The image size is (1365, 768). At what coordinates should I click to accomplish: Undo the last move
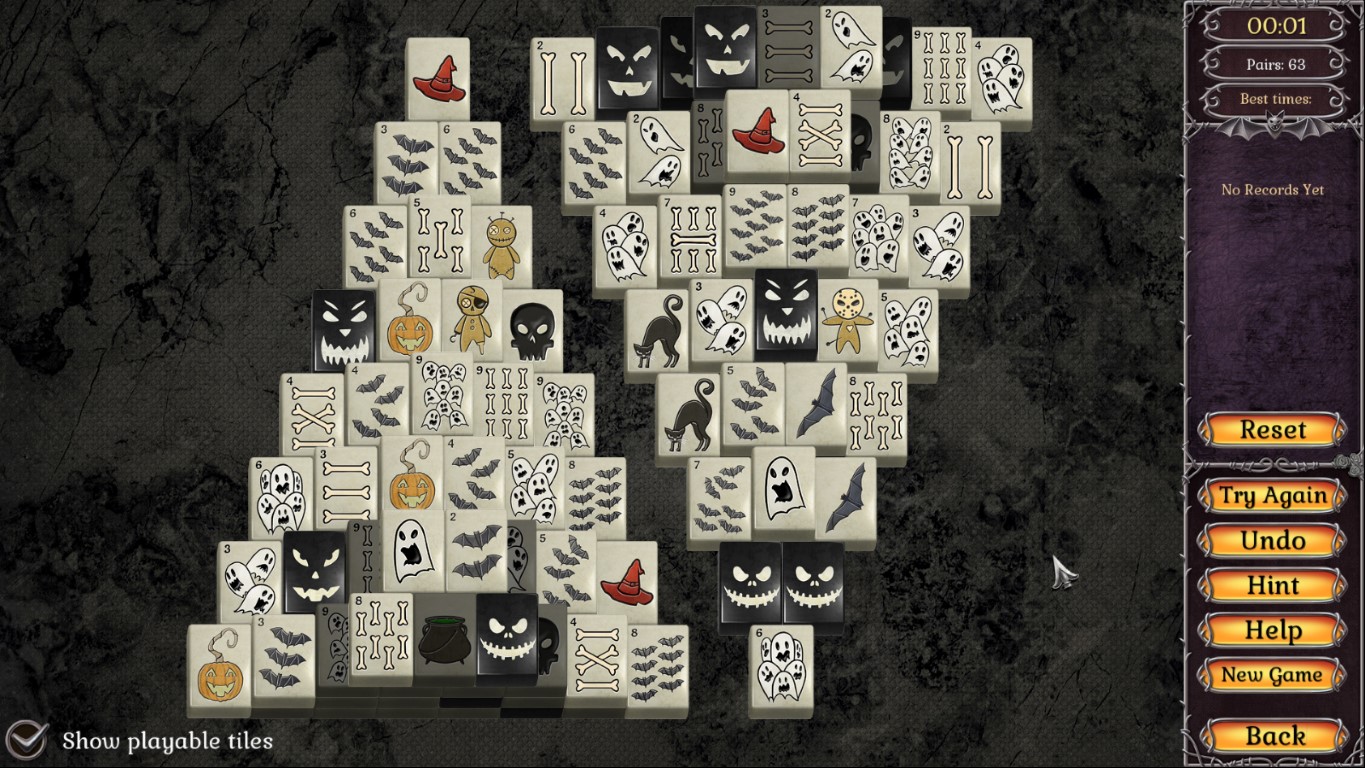tap(1271, 540)
